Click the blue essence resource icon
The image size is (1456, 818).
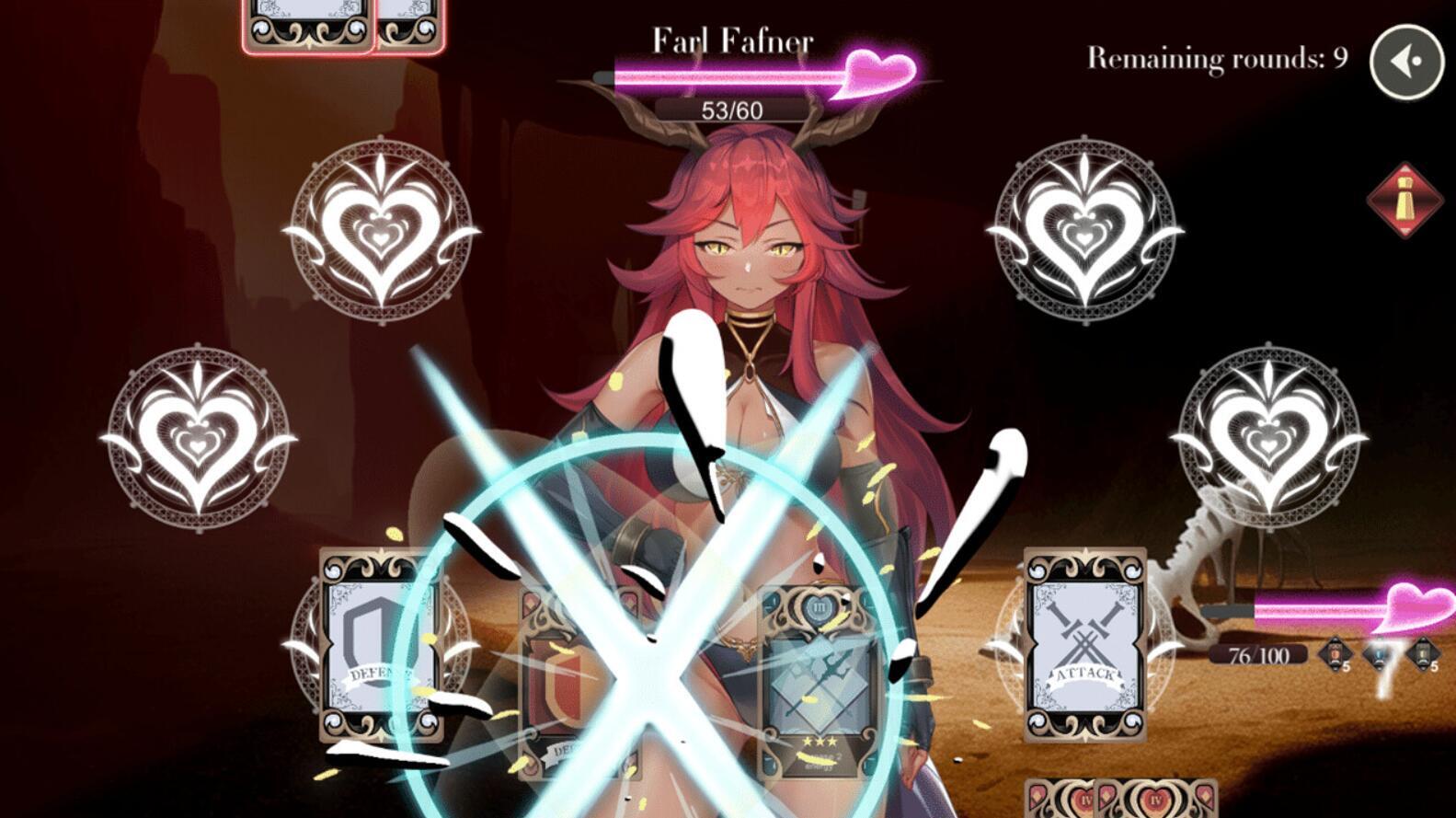tap(1380, 655)
